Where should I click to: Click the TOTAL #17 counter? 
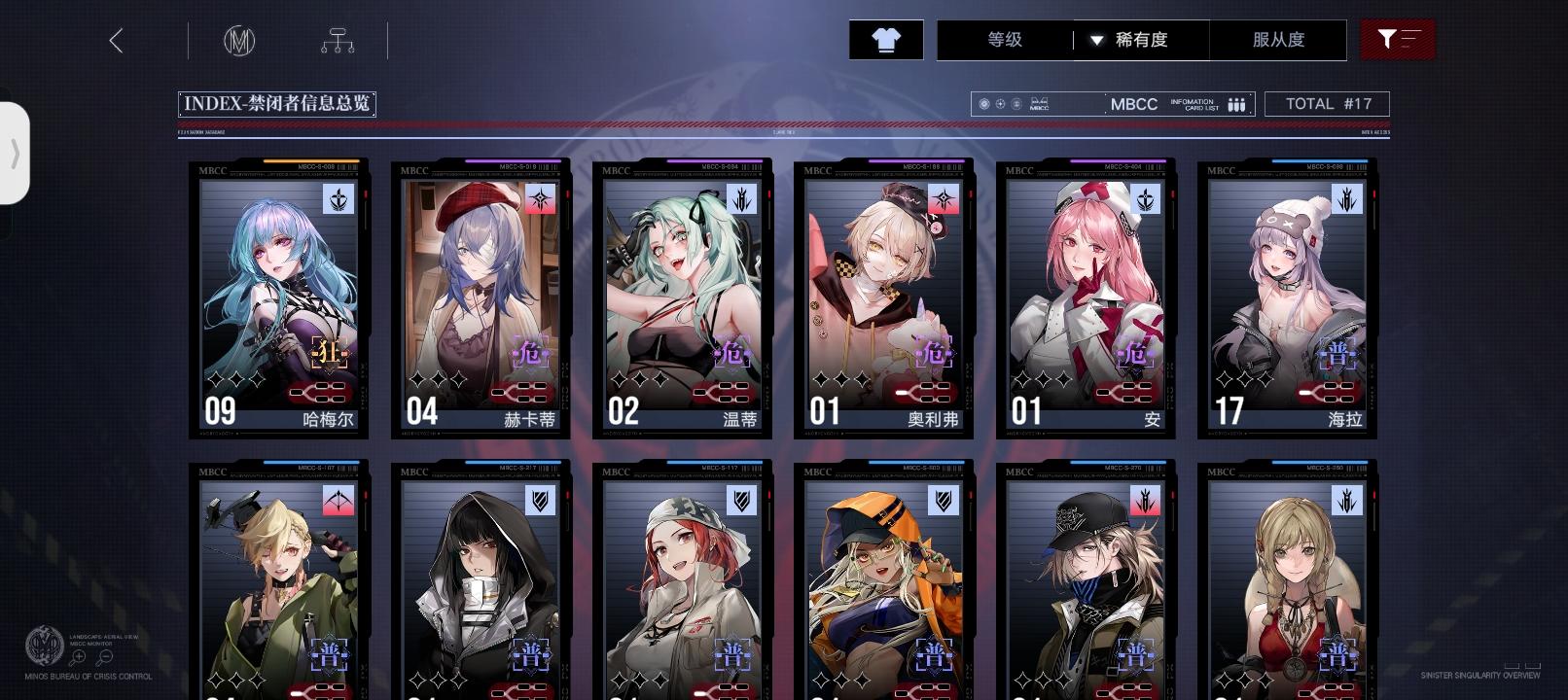pyautogui.click(x=1327, y=103)
